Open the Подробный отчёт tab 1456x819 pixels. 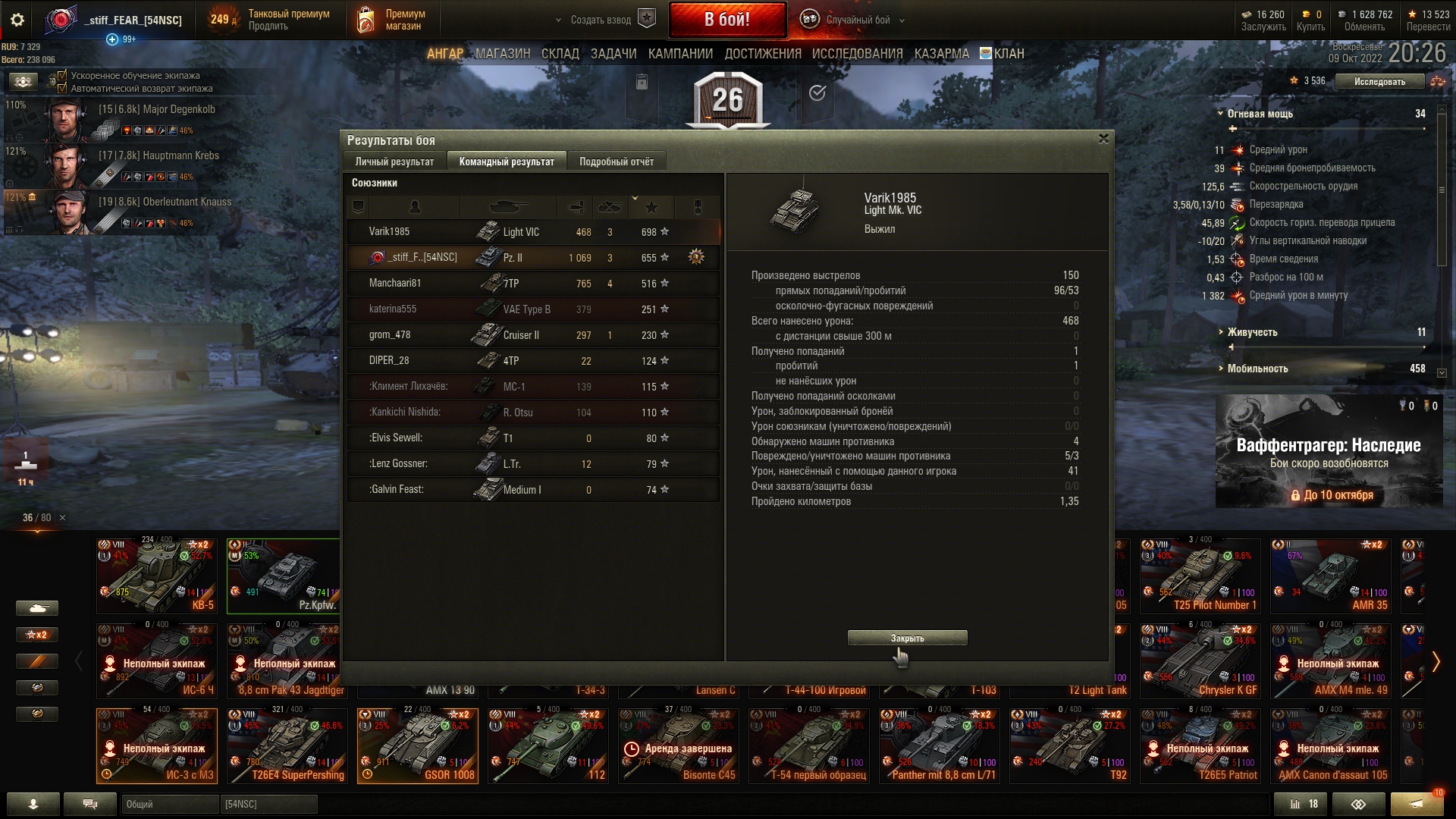(x=617, y=162)
